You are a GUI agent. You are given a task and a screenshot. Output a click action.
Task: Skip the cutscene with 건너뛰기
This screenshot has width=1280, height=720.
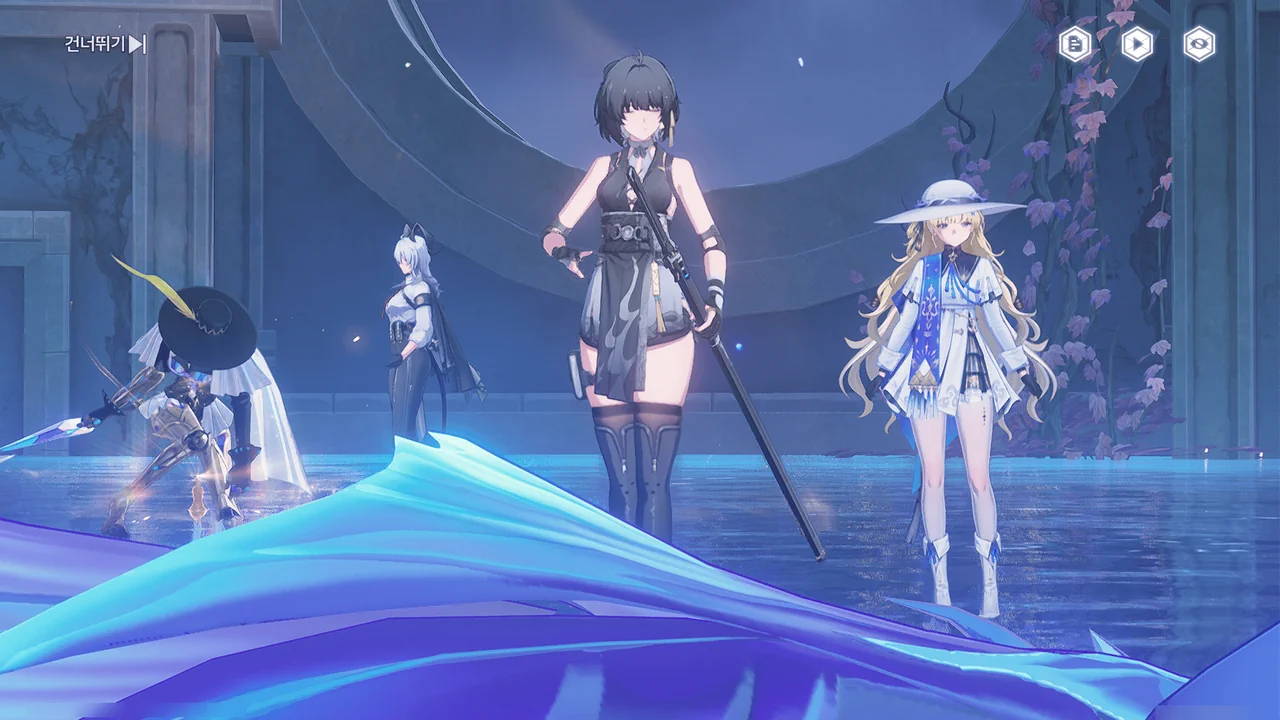coord(106,44)
